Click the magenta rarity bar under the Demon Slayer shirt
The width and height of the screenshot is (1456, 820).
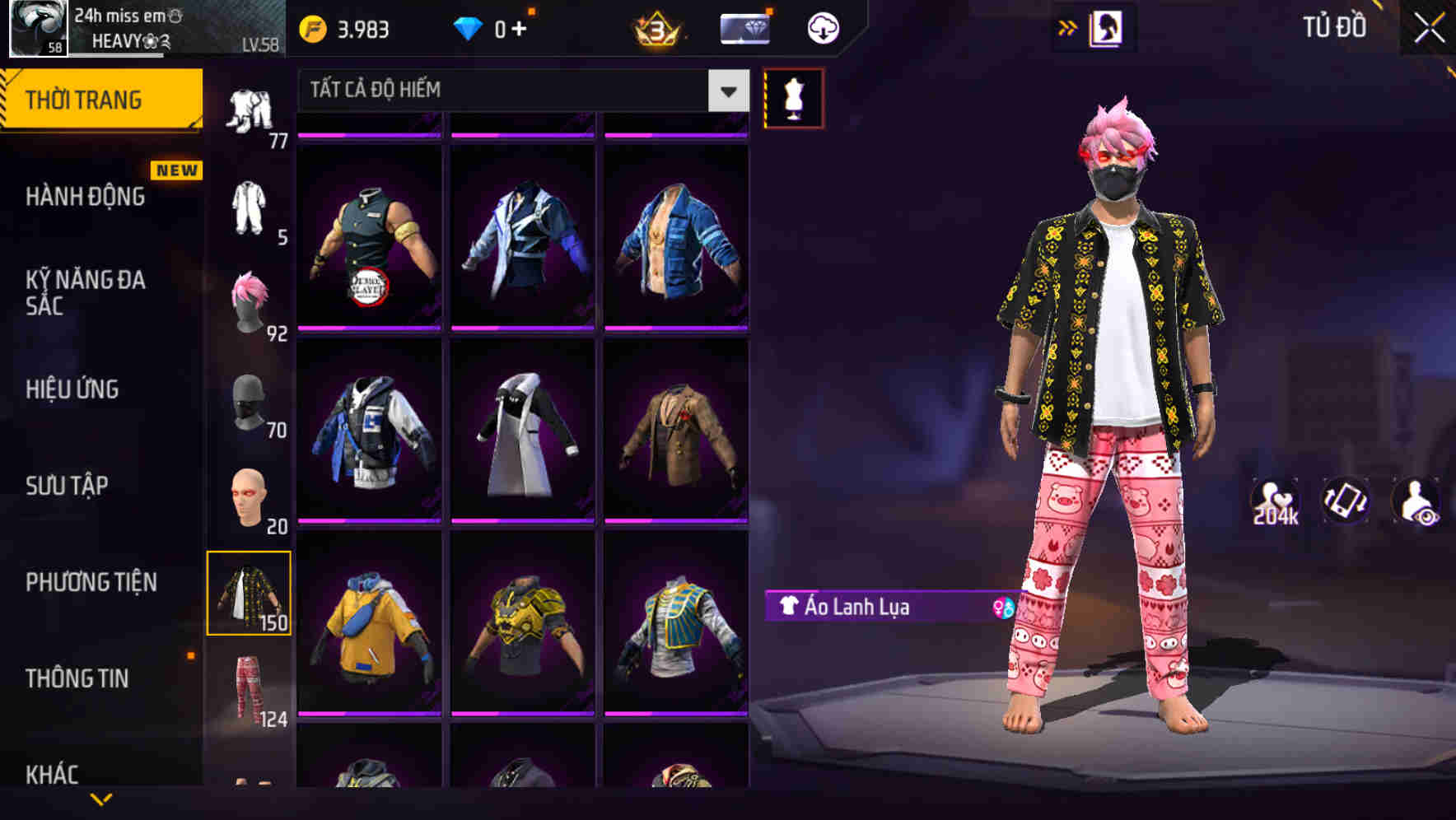point(371,329)
